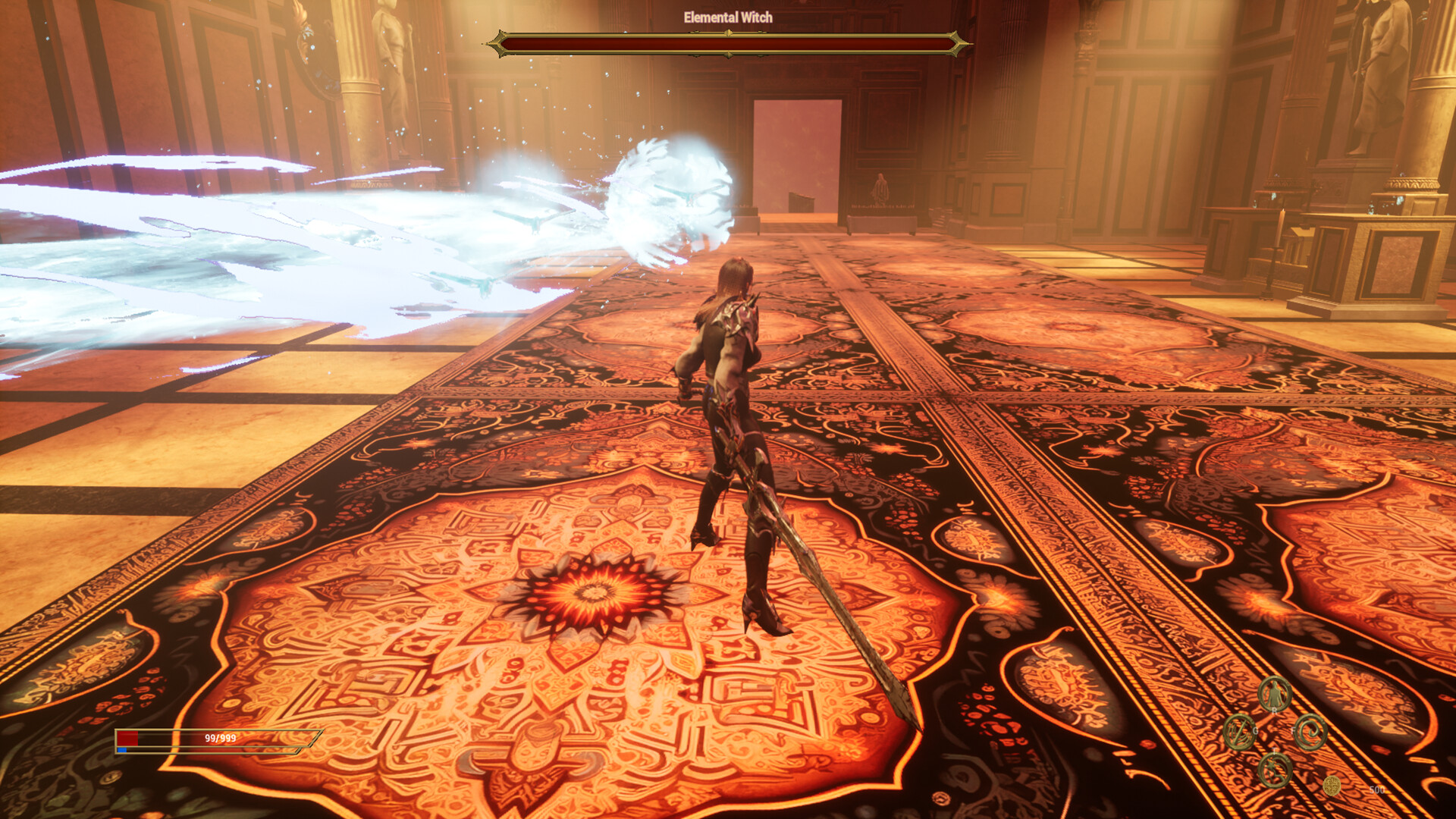The height and width of the screenshot is (819, 1456).
Task: Select the R humanoid self-buff skill icon
Action: (x=1273, y=692)
